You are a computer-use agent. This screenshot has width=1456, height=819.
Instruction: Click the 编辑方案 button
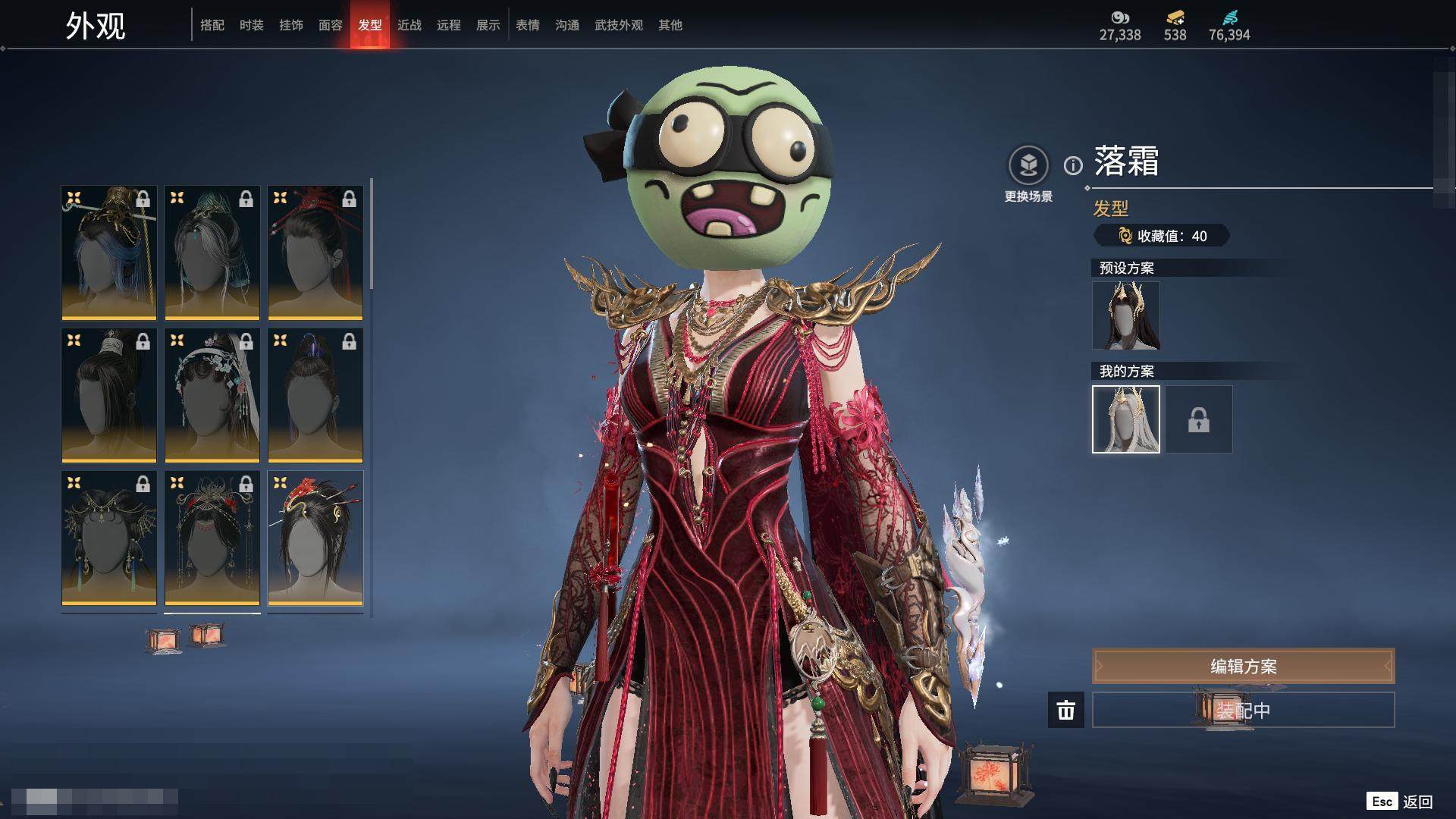pos(1243,666)
